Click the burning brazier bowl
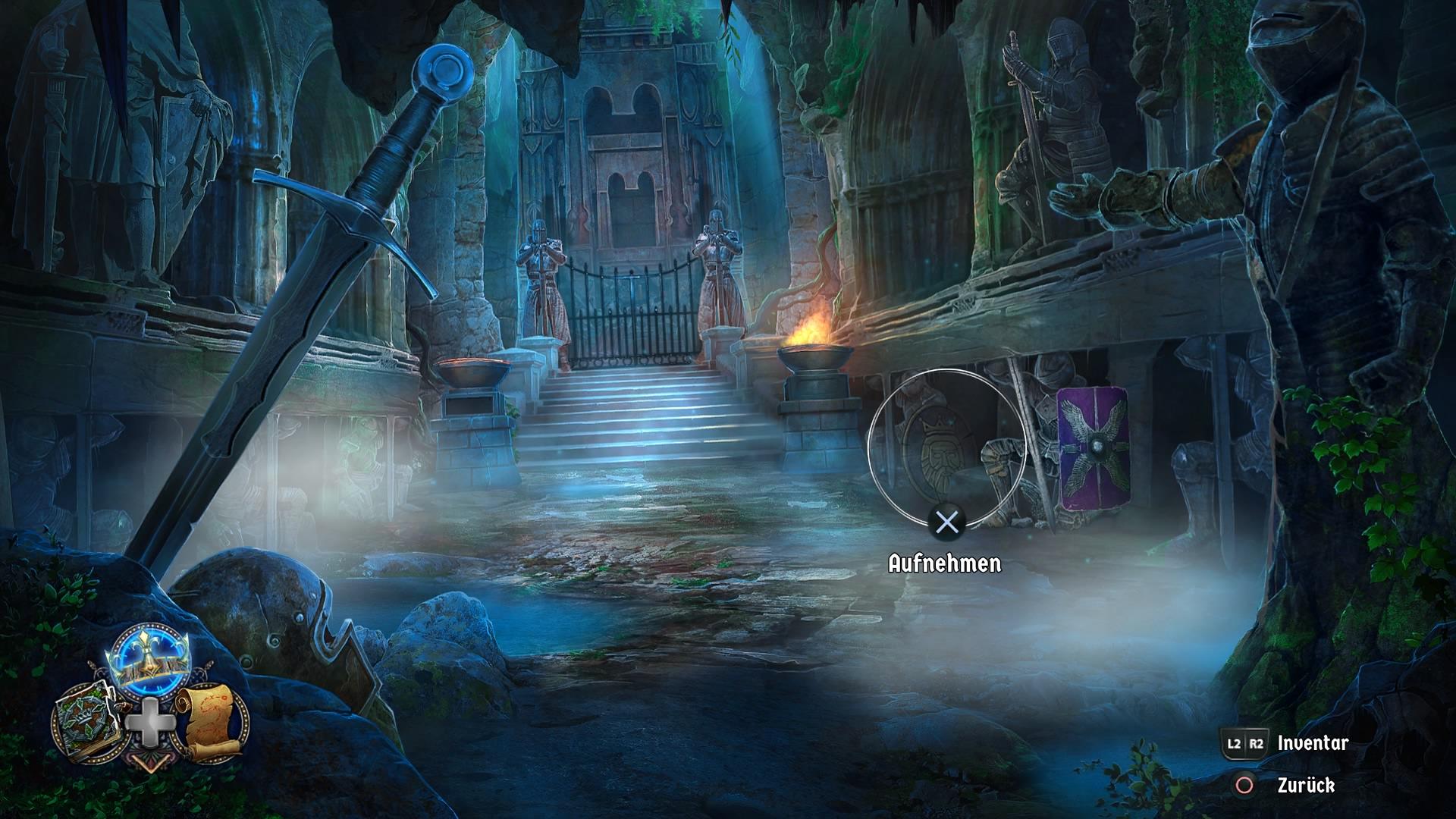The image size is (1456, 819). click(815, 353)
